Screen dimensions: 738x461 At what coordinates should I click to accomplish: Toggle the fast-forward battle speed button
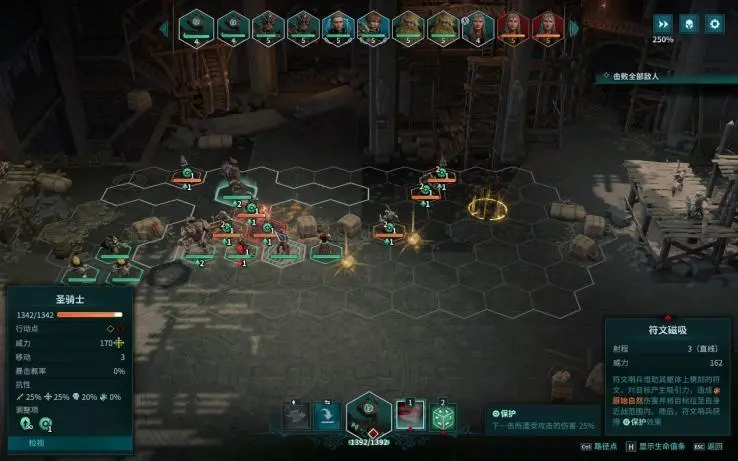click(663, 23)
